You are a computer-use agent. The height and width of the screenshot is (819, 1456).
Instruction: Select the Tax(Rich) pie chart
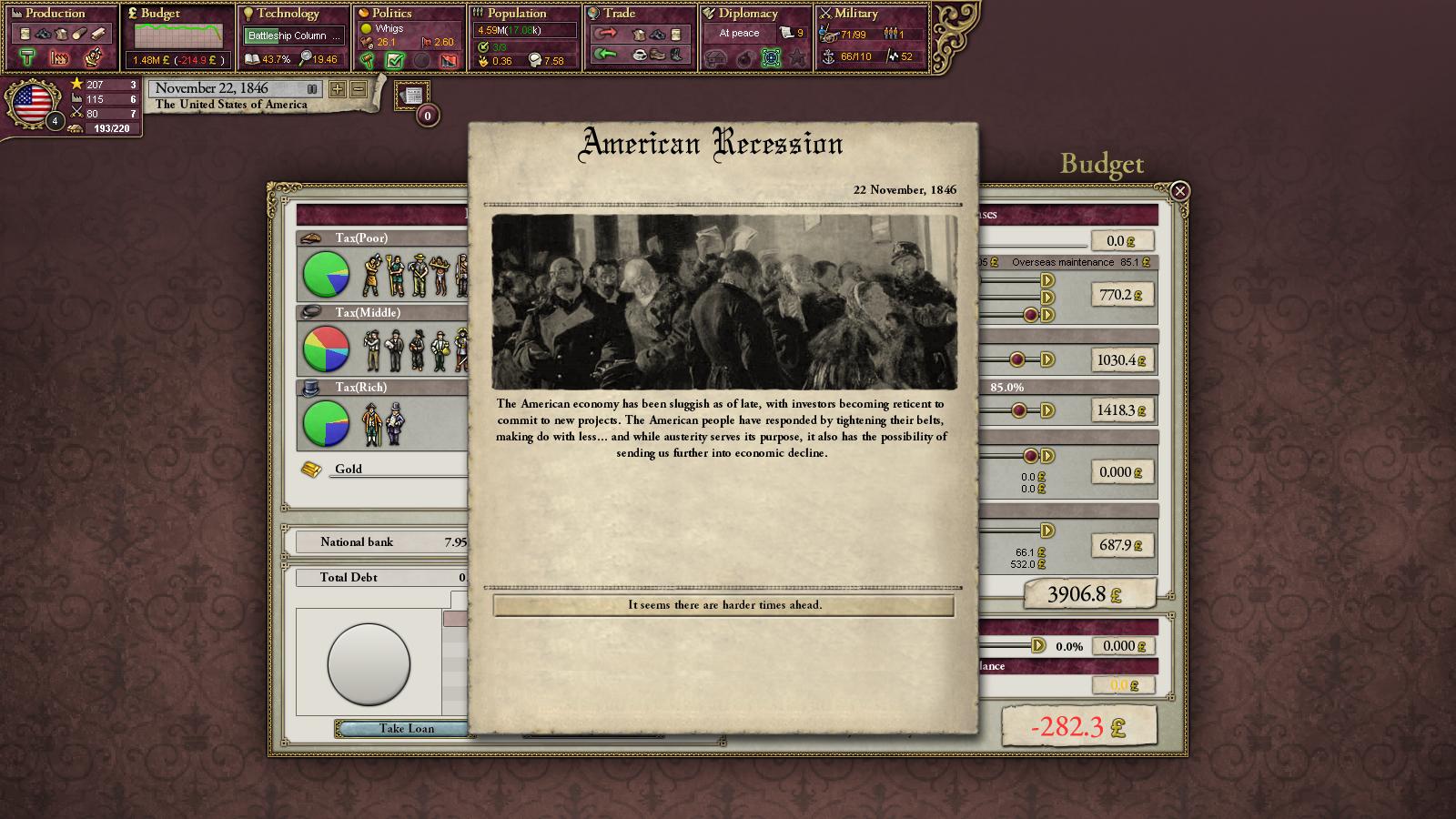tap(326, 424)
